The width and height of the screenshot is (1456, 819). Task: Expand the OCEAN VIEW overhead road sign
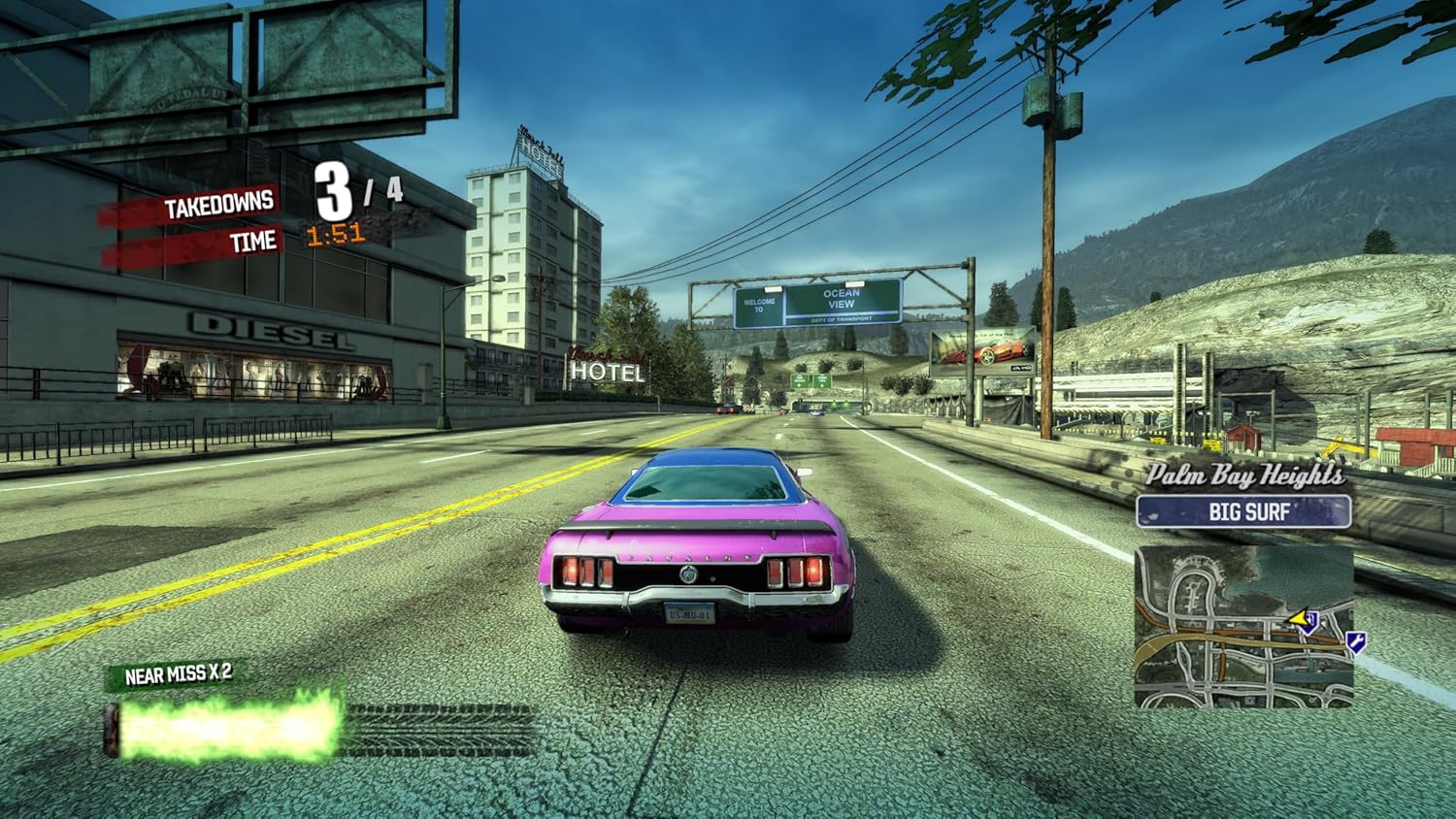tap(840, 297)
